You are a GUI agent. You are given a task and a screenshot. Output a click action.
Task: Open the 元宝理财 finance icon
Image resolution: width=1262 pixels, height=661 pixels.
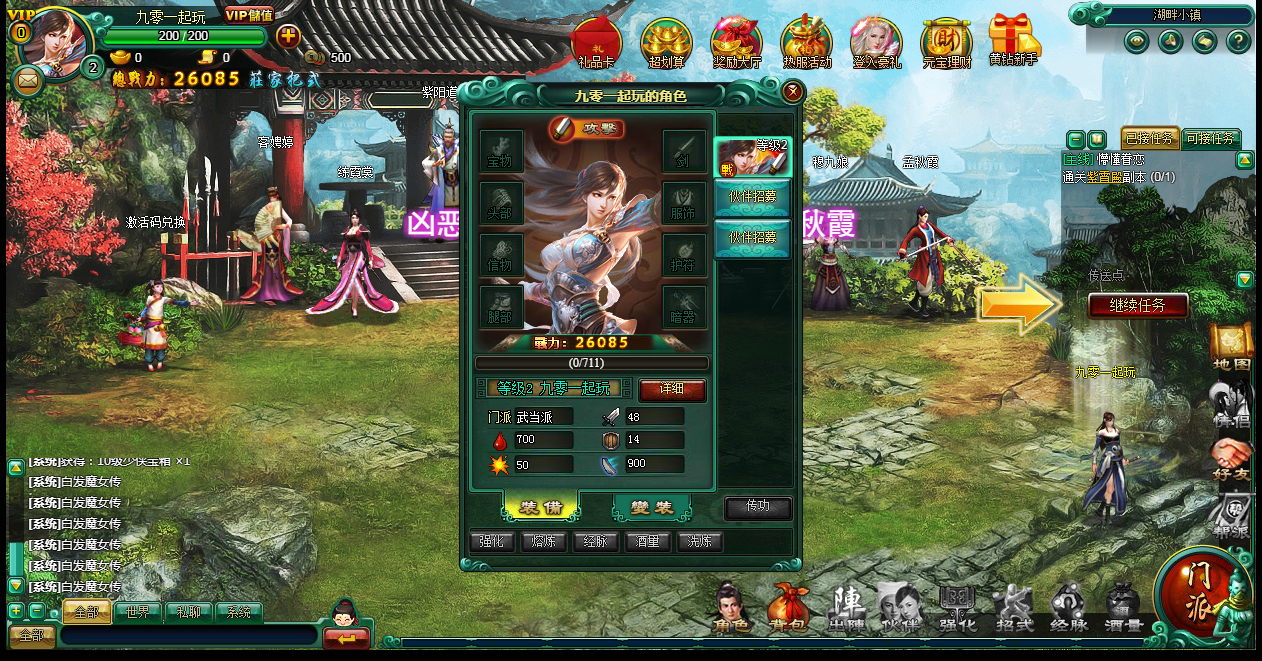click(x=946, y=43)
